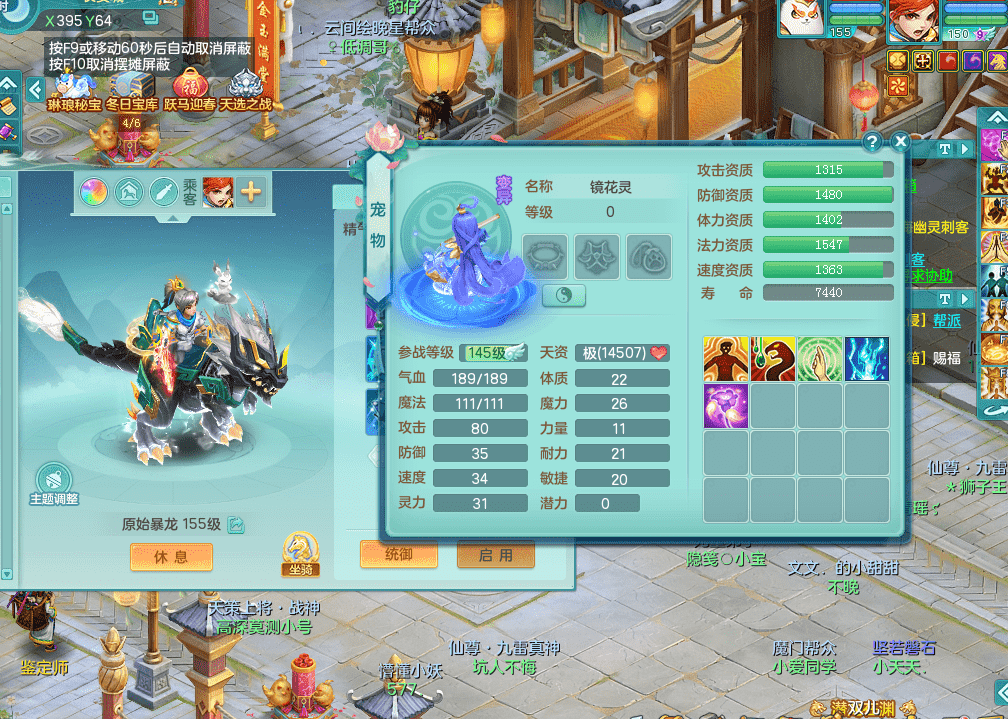Open the pet panel help button
The height and width of the screenshot is (719, 1008).
click(x=872, y=142)
